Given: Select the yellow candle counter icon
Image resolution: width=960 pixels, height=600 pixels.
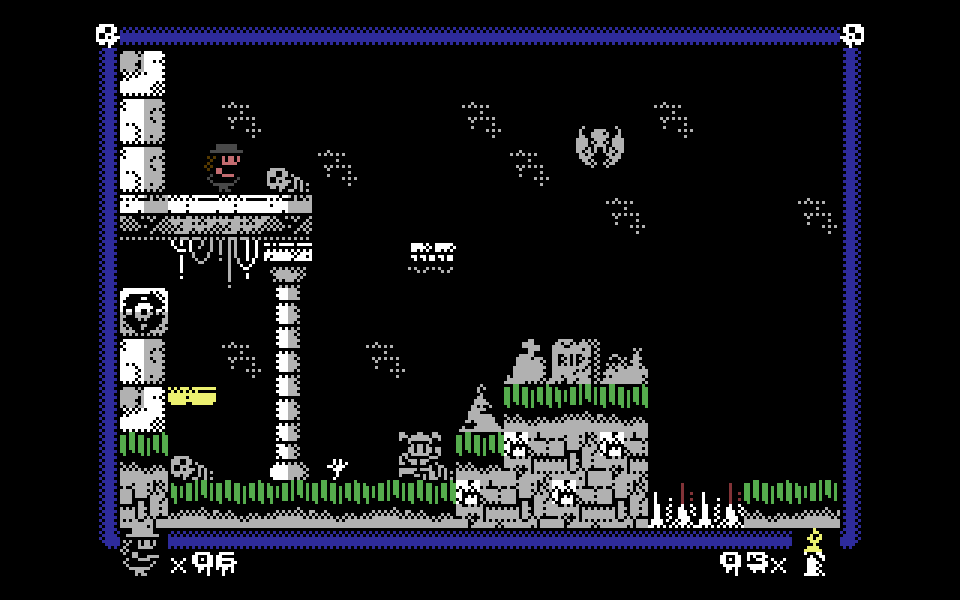Looking at the screenshot, I should coord(814,553).
